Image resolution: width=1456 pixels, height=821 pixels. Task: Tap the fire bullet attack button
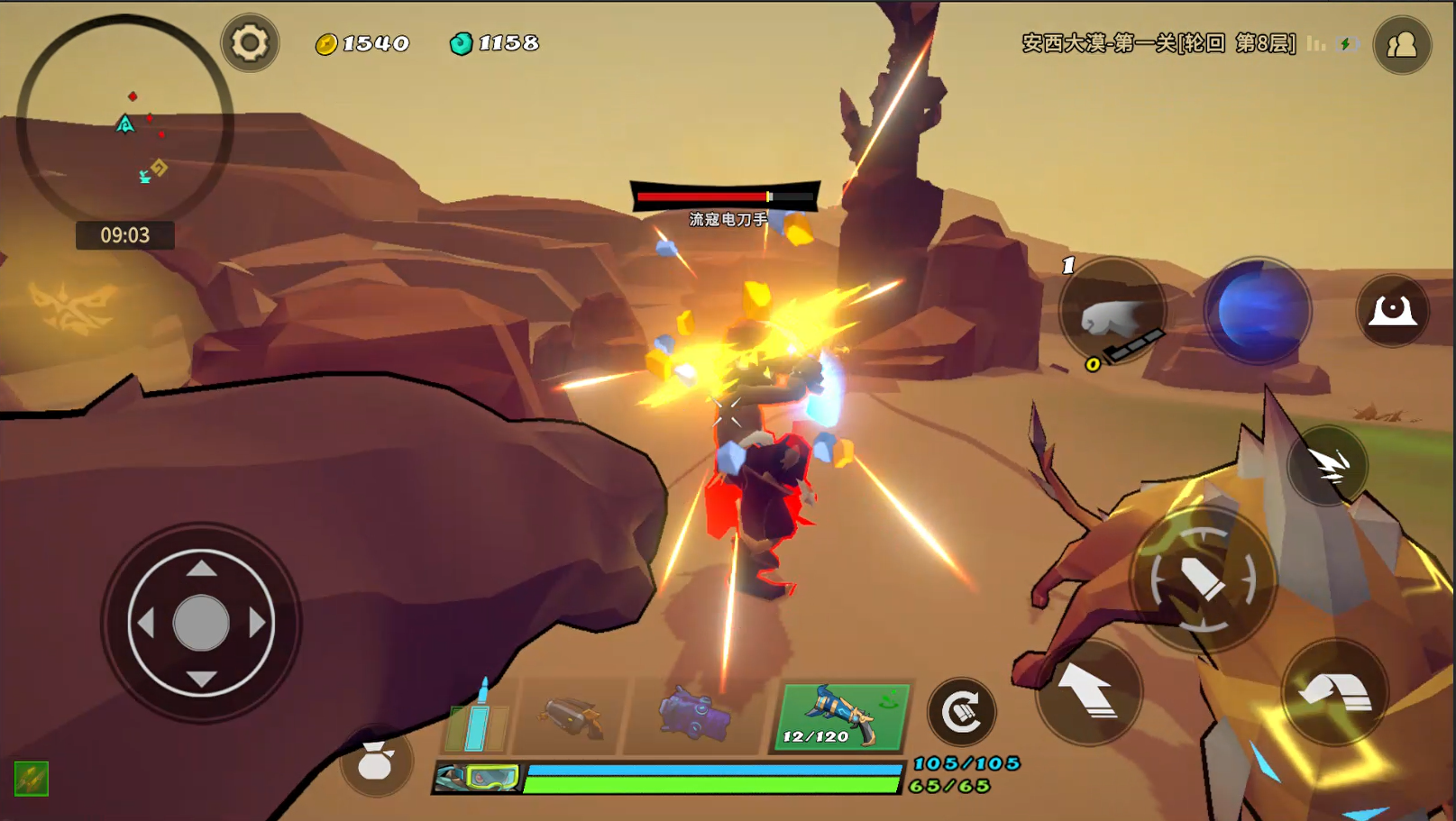point(1203,579)
